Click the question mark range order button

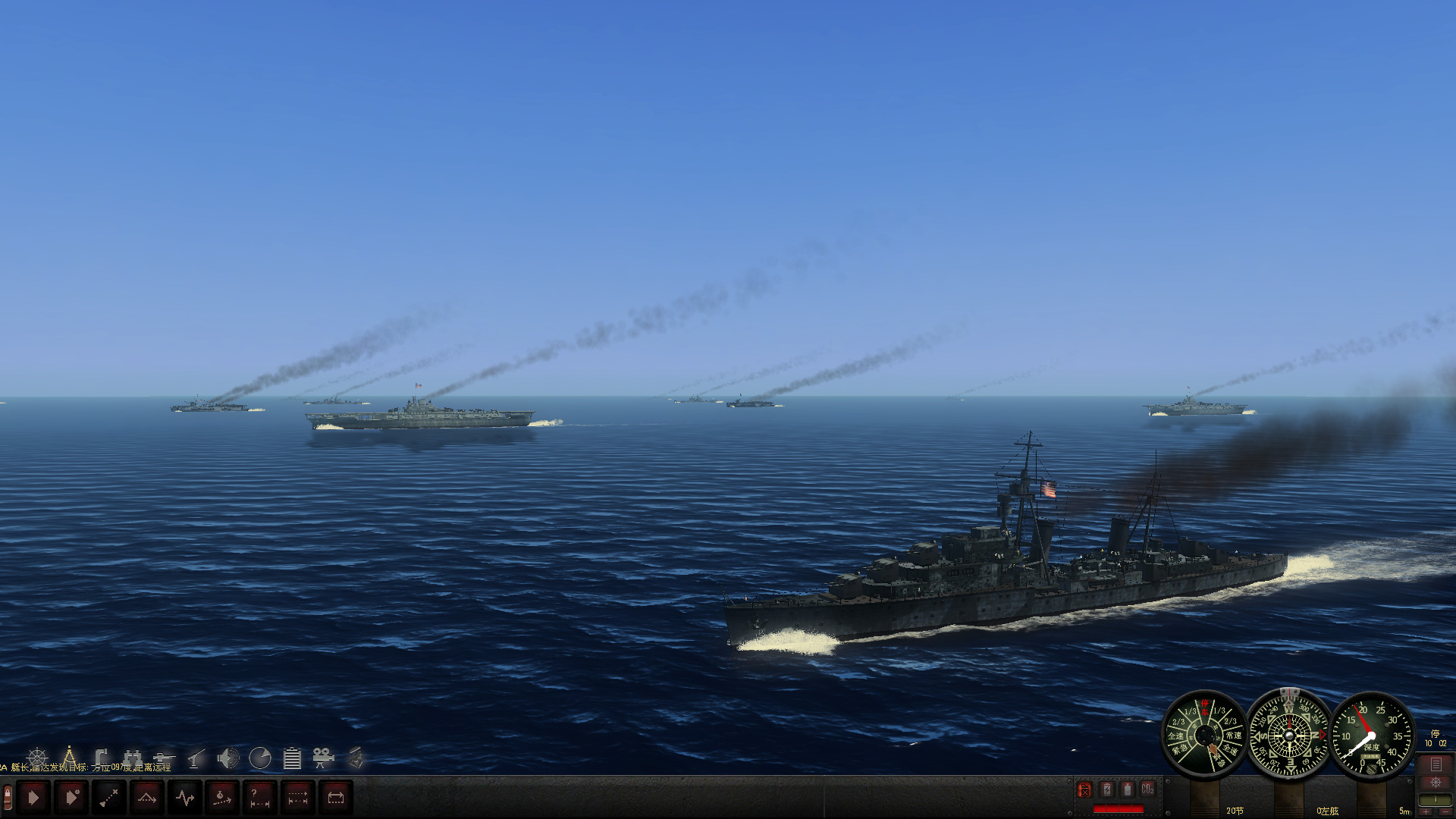(x=260, y=797)
